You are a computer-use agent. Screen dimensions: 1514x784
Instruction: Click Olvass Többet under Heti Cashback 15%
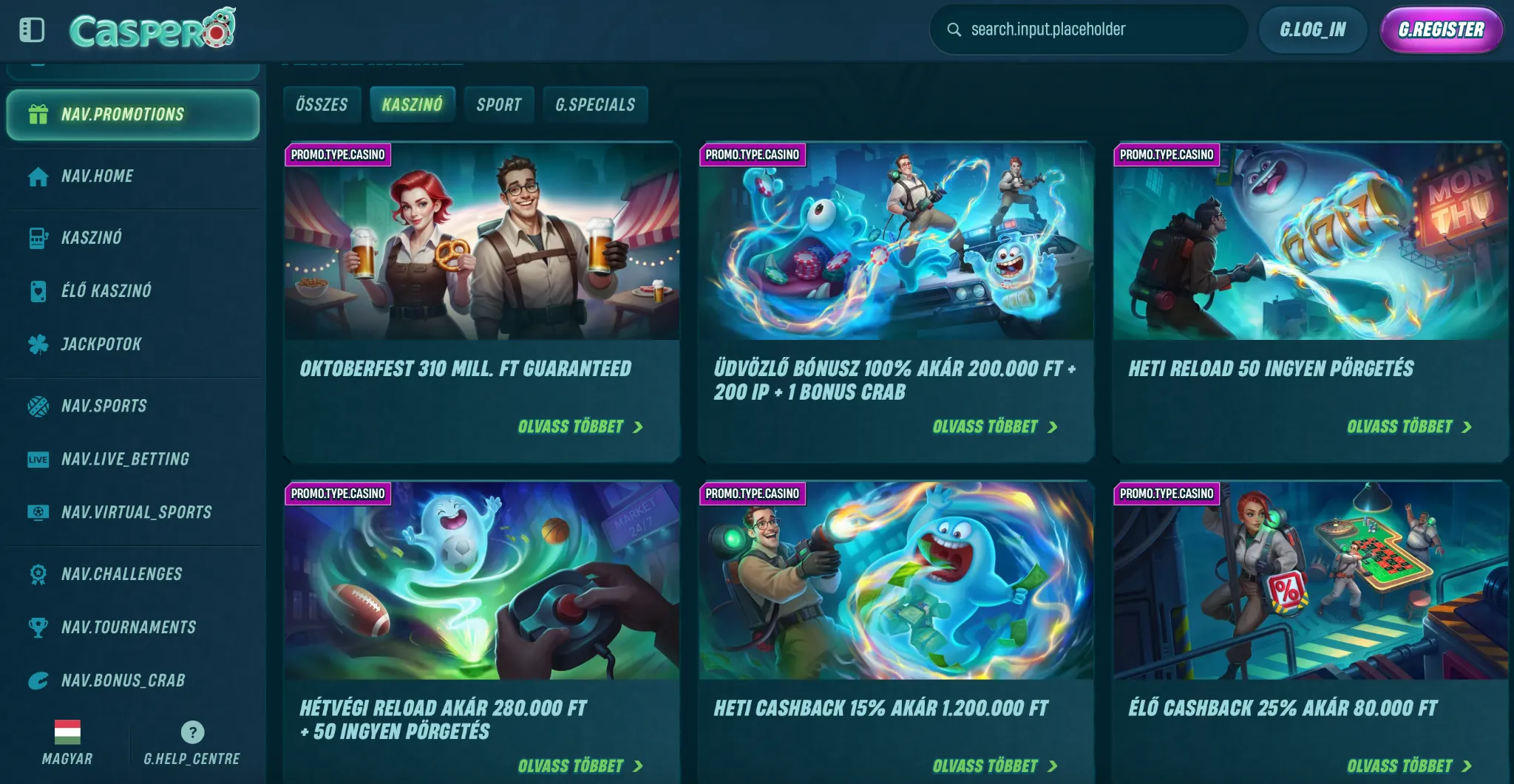point(994,766)
